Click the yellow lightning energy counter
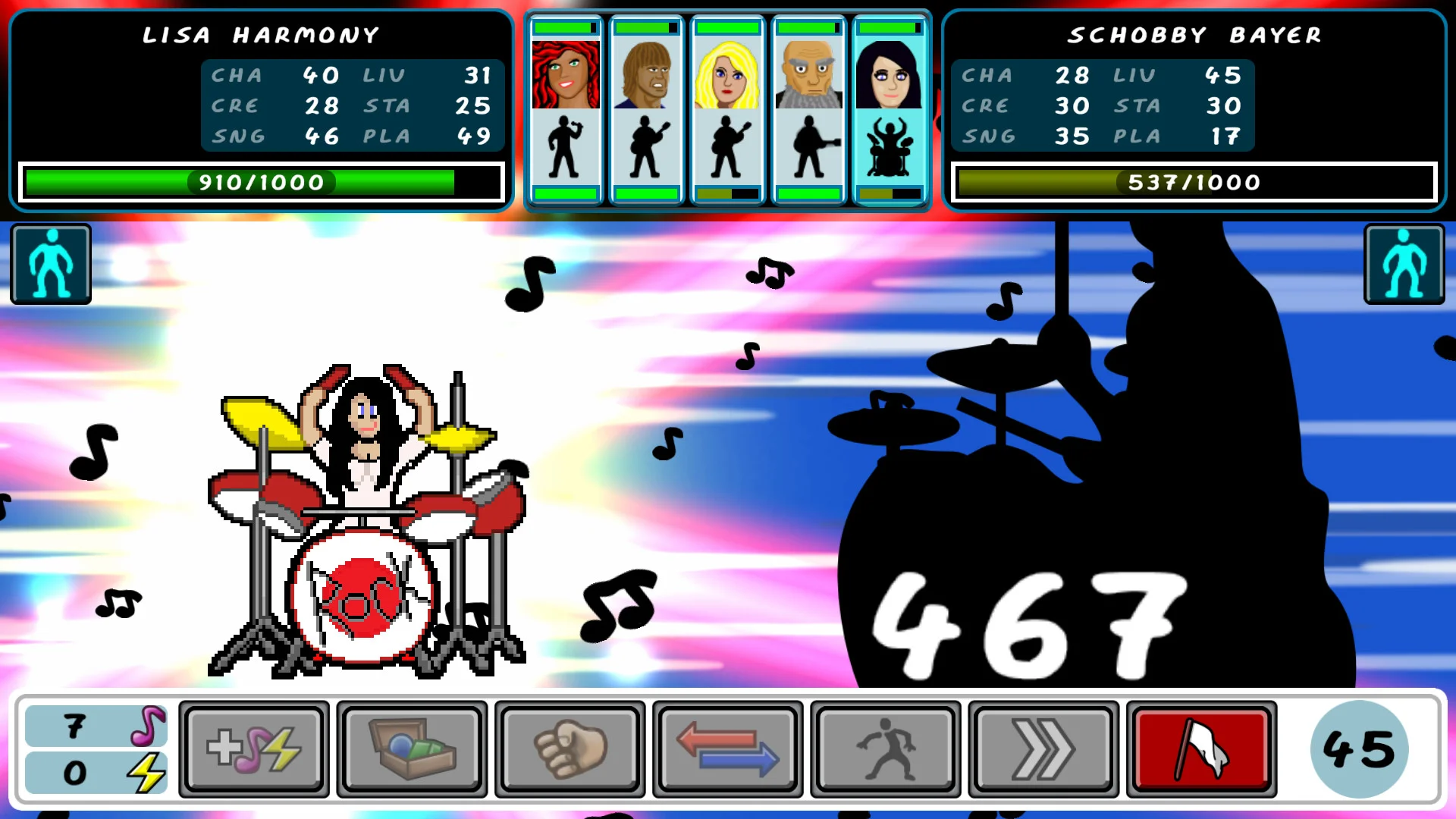 94,773
